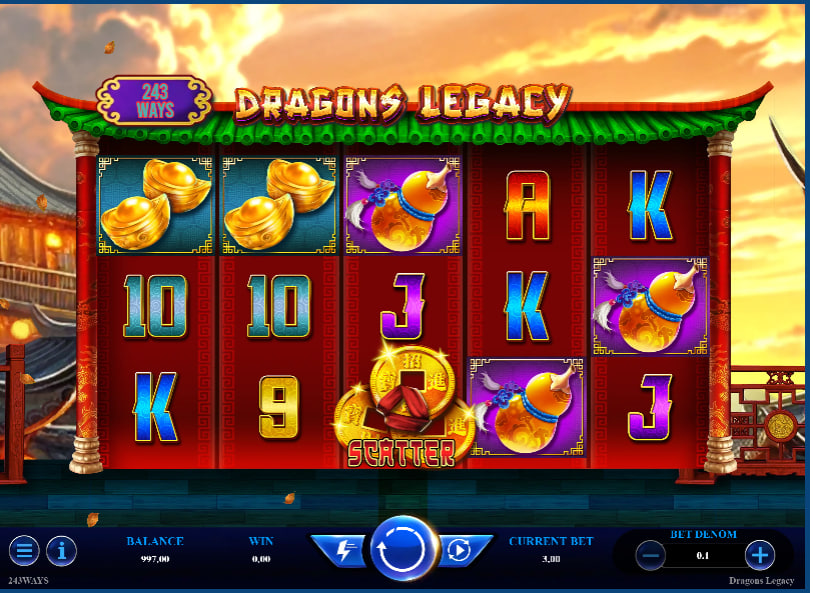Show the game info paytable

tap(62, 550)
